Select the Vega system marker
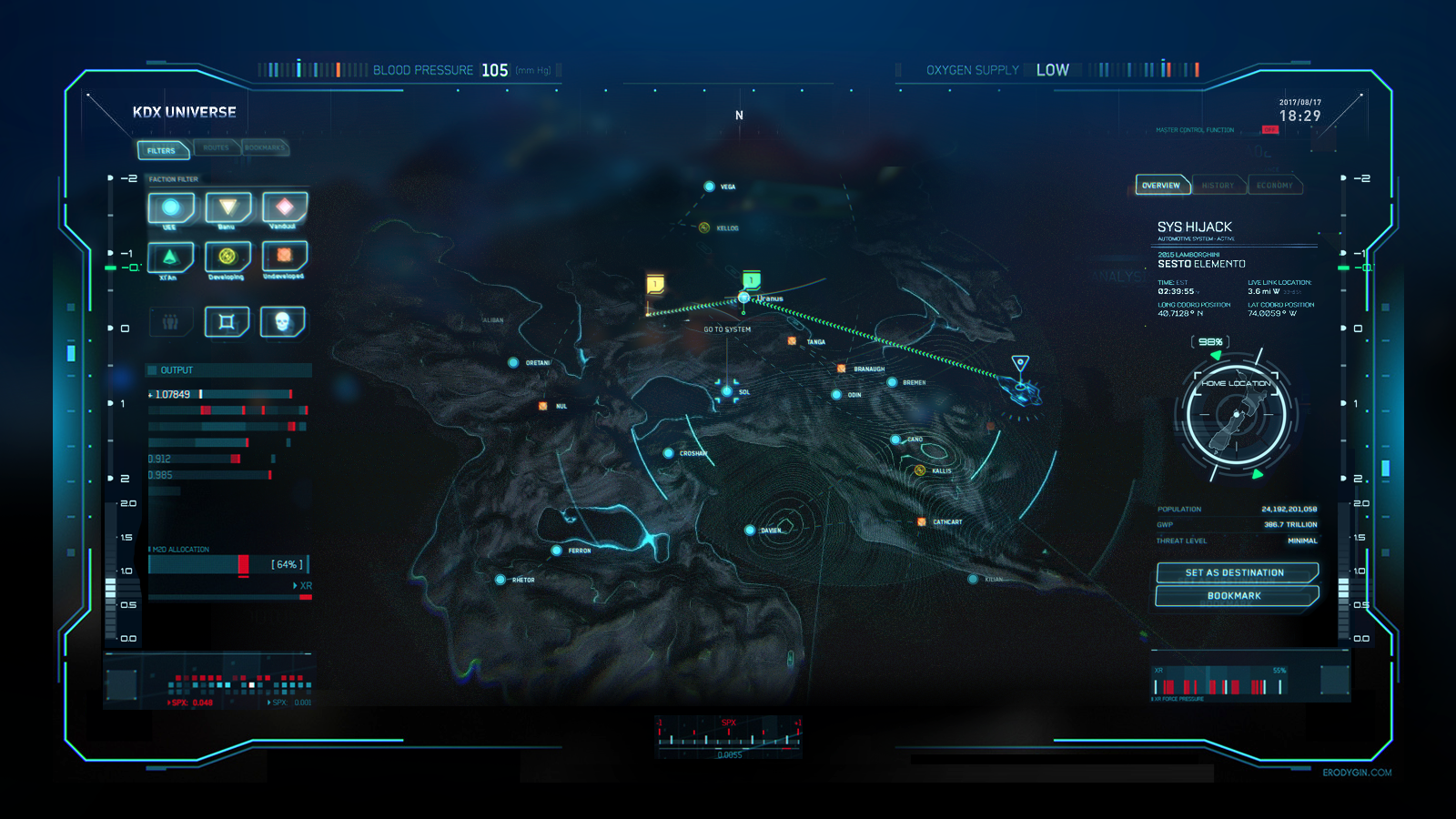Screen dimensions: 1456x819 710,187
